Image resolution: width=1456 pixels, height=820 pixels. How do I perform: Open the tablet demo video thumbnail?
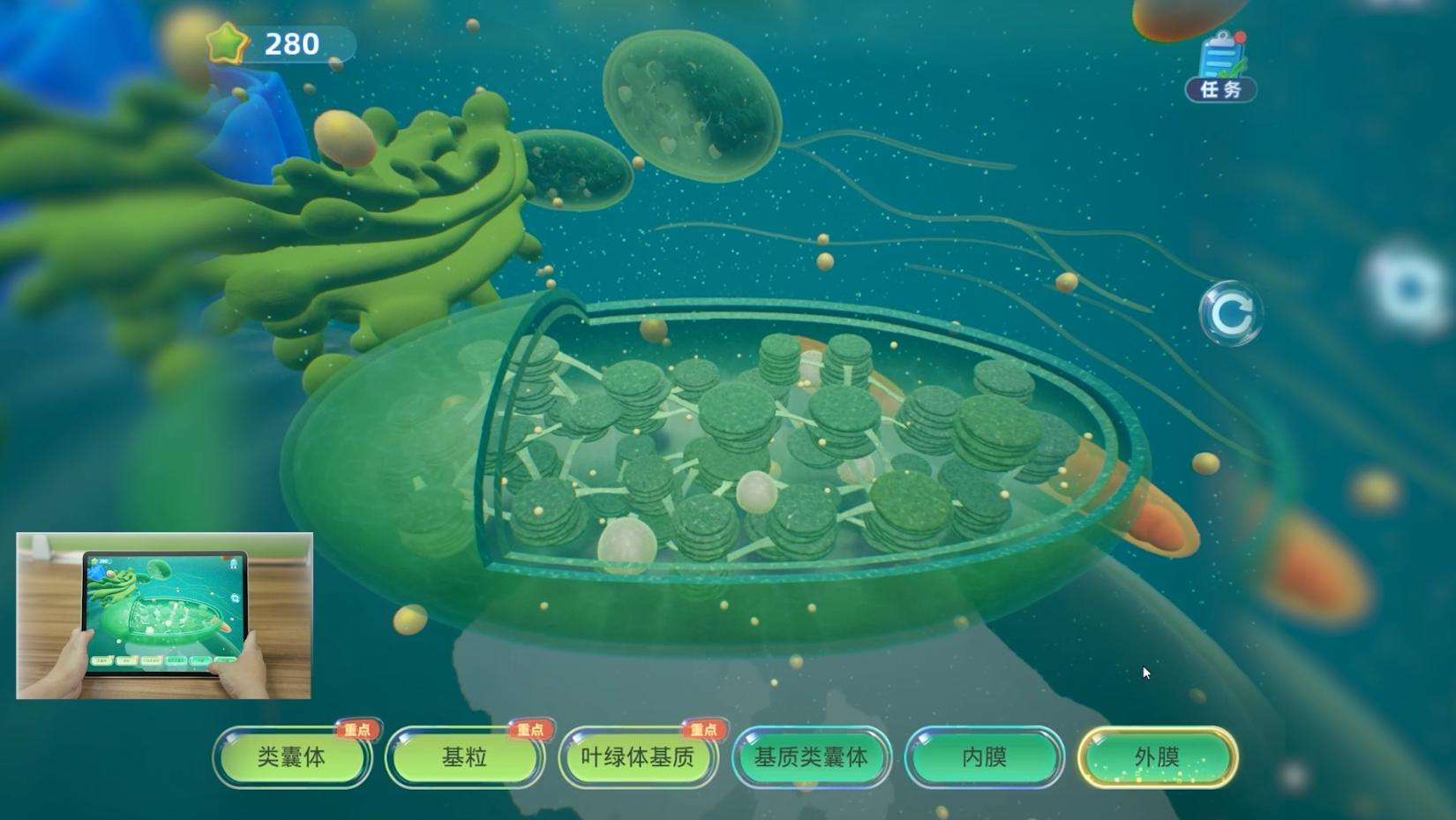(164, 615)
